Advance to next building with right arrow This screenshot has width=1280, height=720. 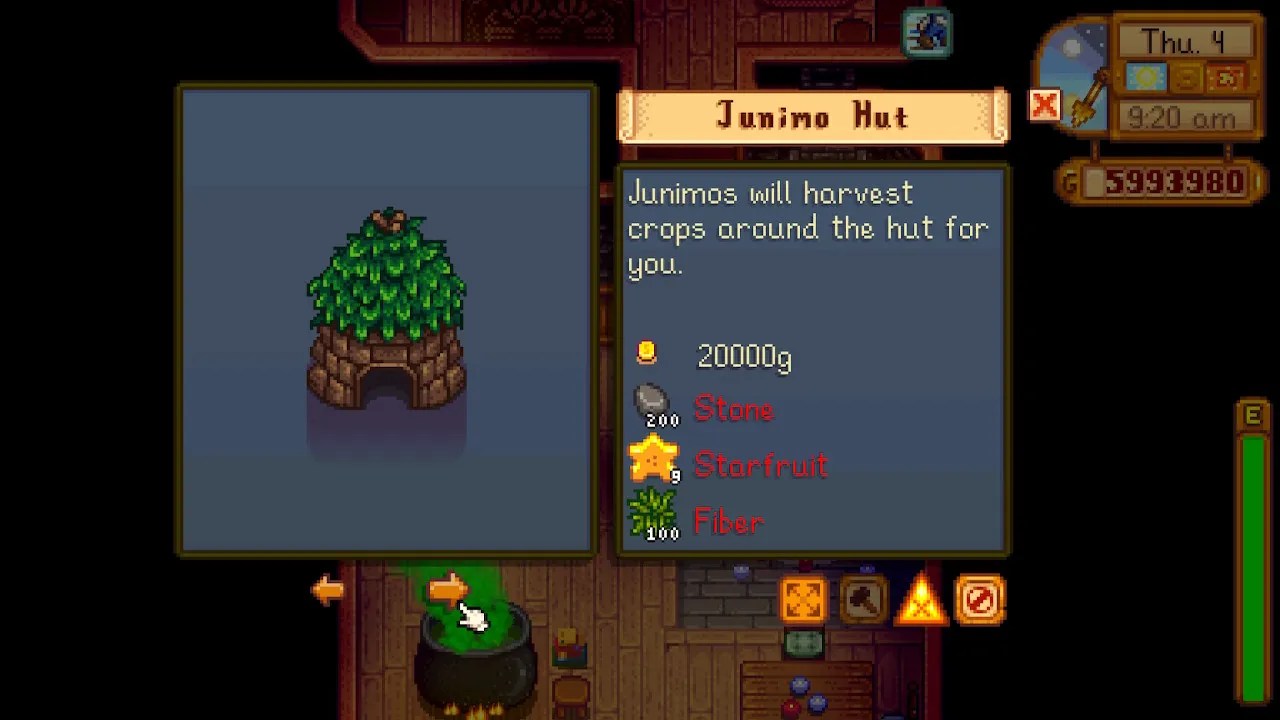[x=447, y=589]
